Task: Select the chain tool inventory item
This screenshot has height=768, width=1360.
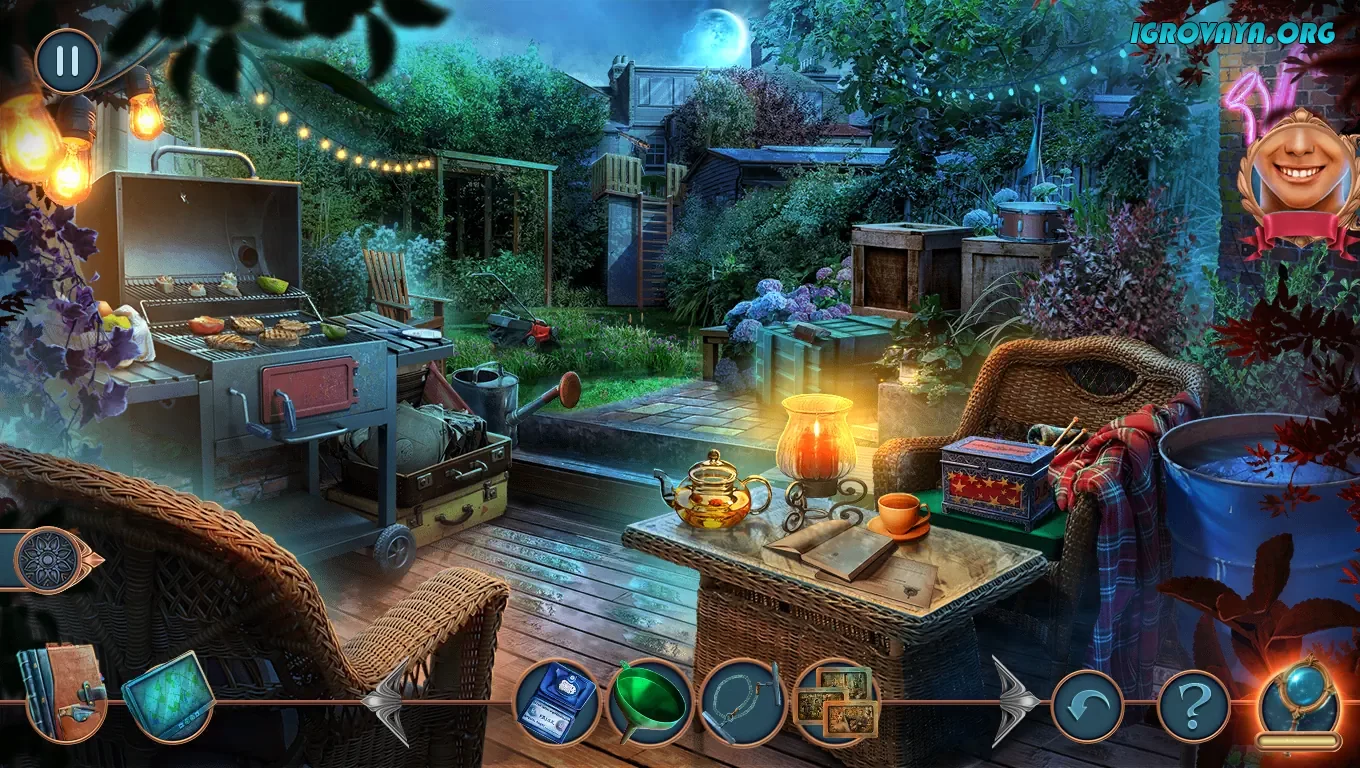Action: pyautogui.click(x=742, y=701)
